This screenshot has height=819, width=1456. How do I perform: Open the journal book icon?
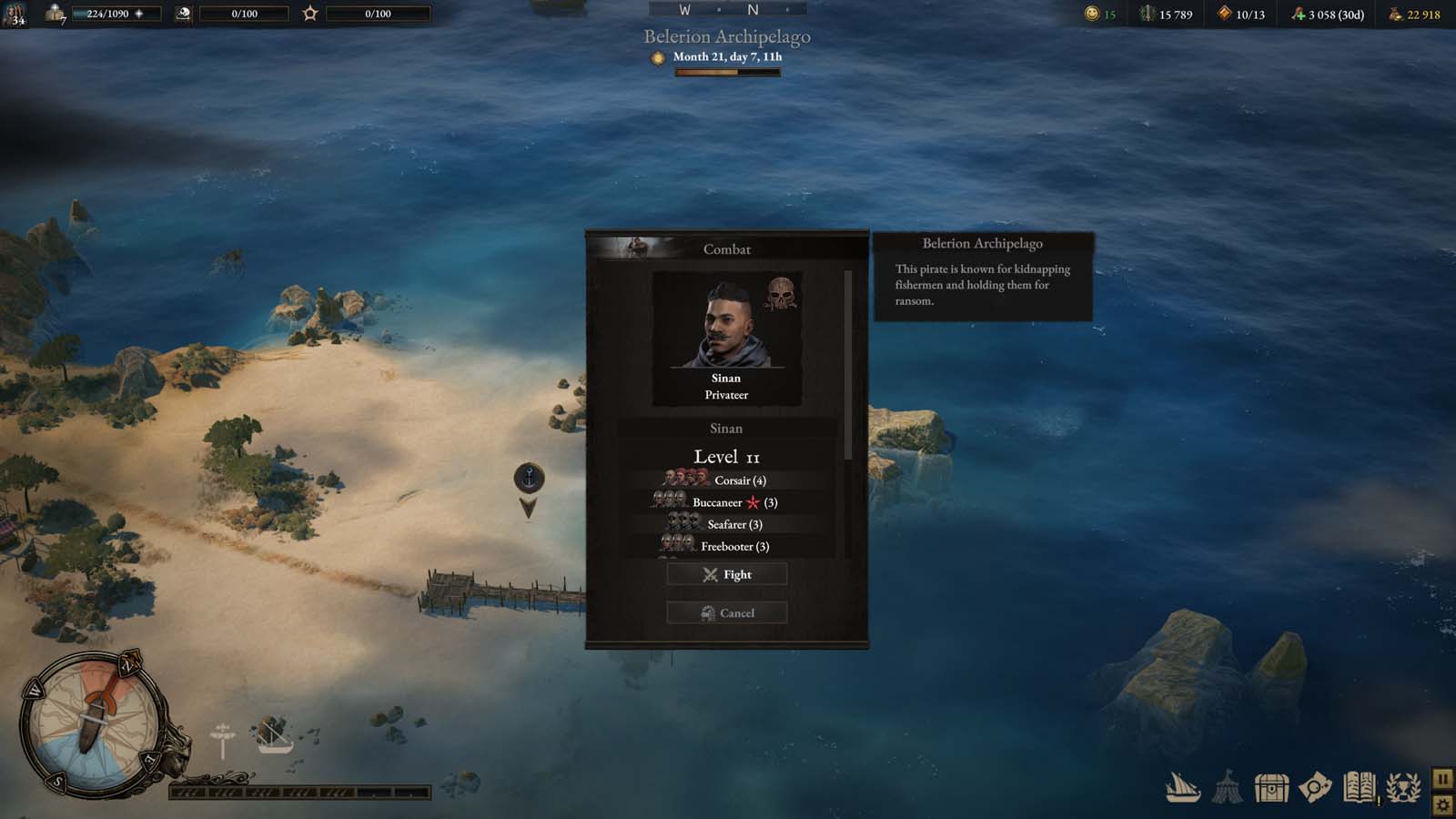[1359, 787]
